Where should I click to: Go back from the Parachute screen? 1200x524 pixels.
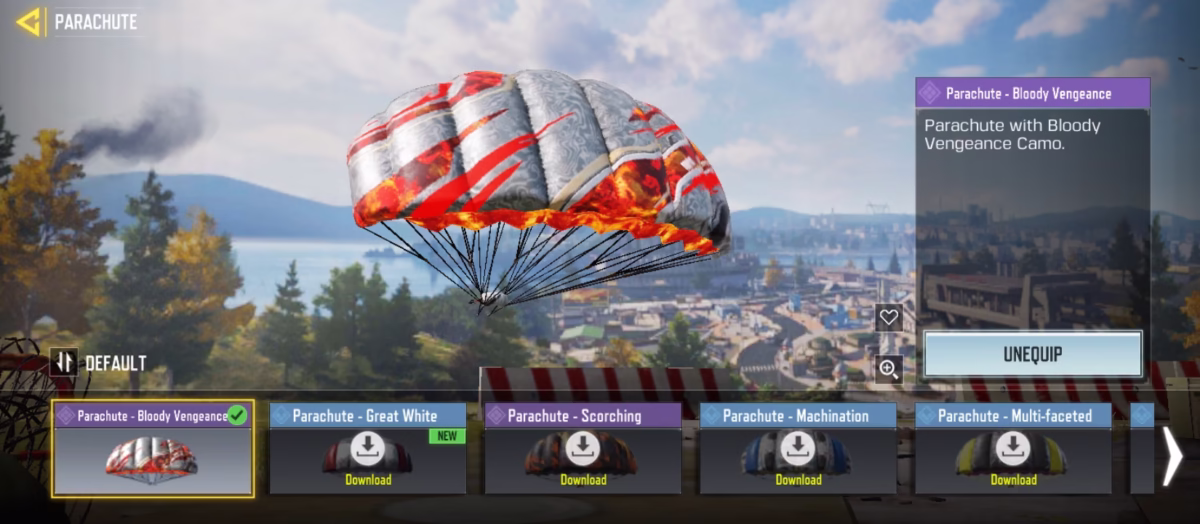[x=28, y=22]
